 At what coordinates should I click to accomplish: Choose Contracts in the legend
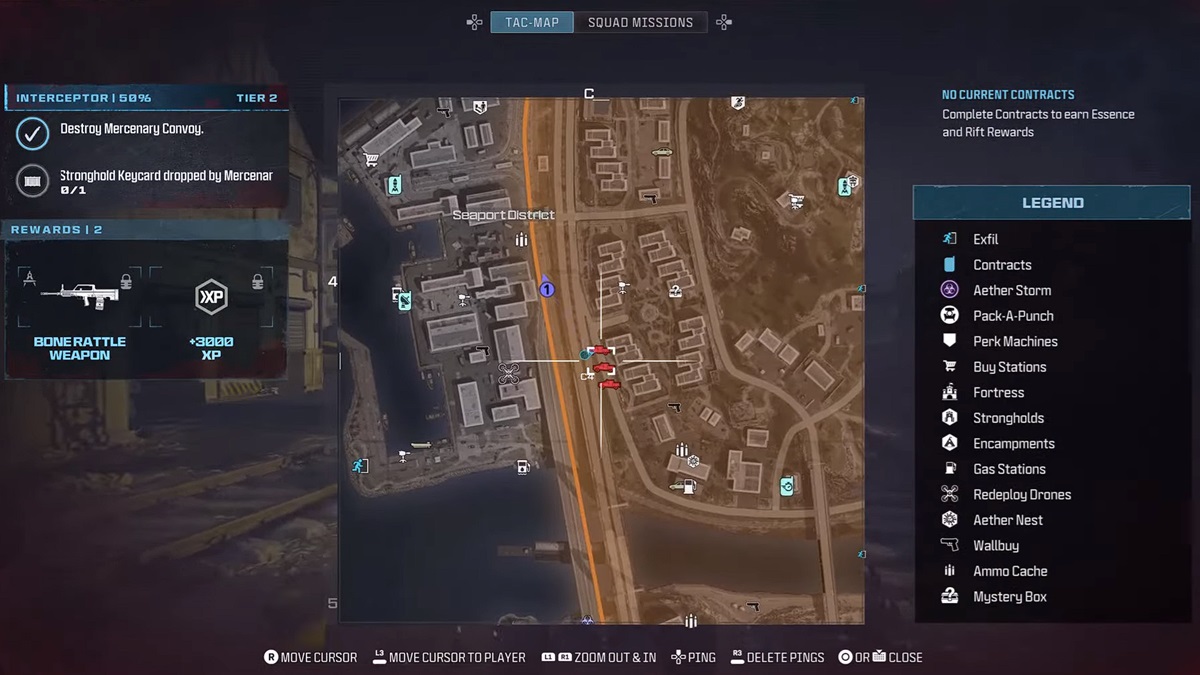click(1002, 265)
